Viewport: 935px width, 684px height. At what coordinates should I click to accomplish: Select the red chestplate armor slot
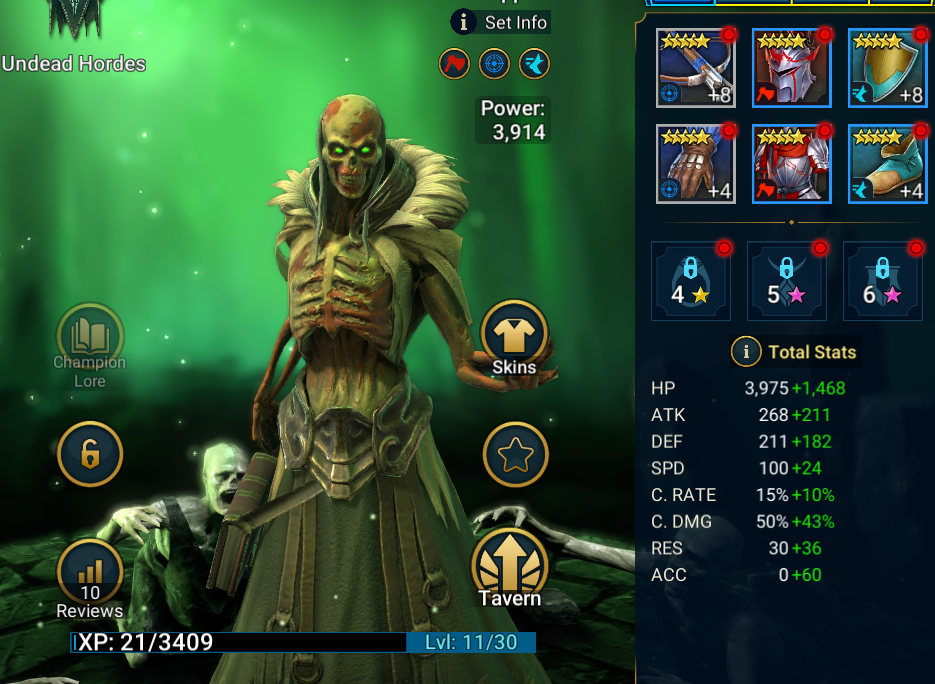pos(792,164)
